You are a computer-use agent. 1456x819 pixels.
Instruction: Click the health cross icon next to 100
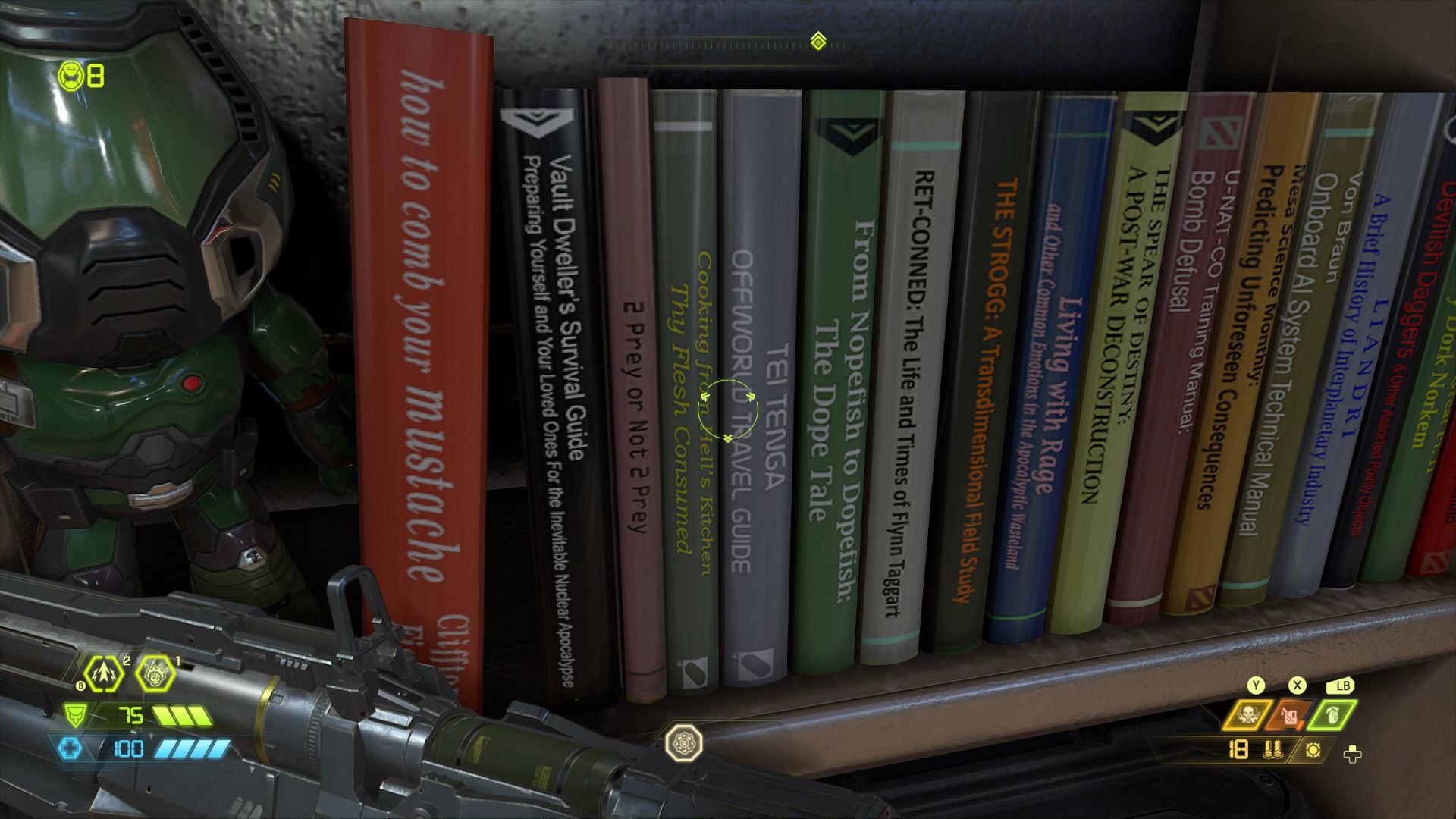coord(71,747)
